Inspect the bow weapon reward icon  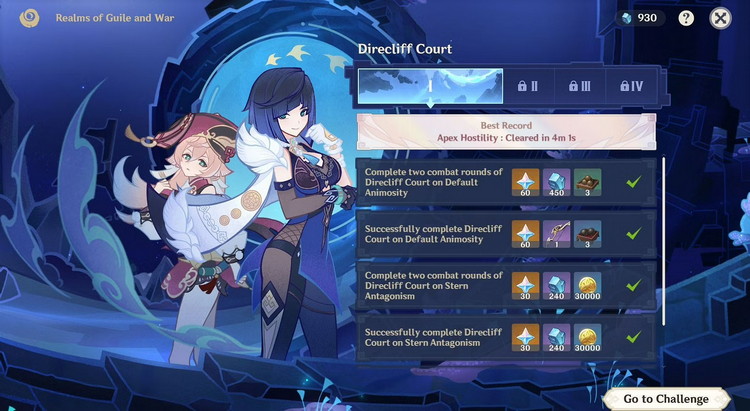click(557, 233)
